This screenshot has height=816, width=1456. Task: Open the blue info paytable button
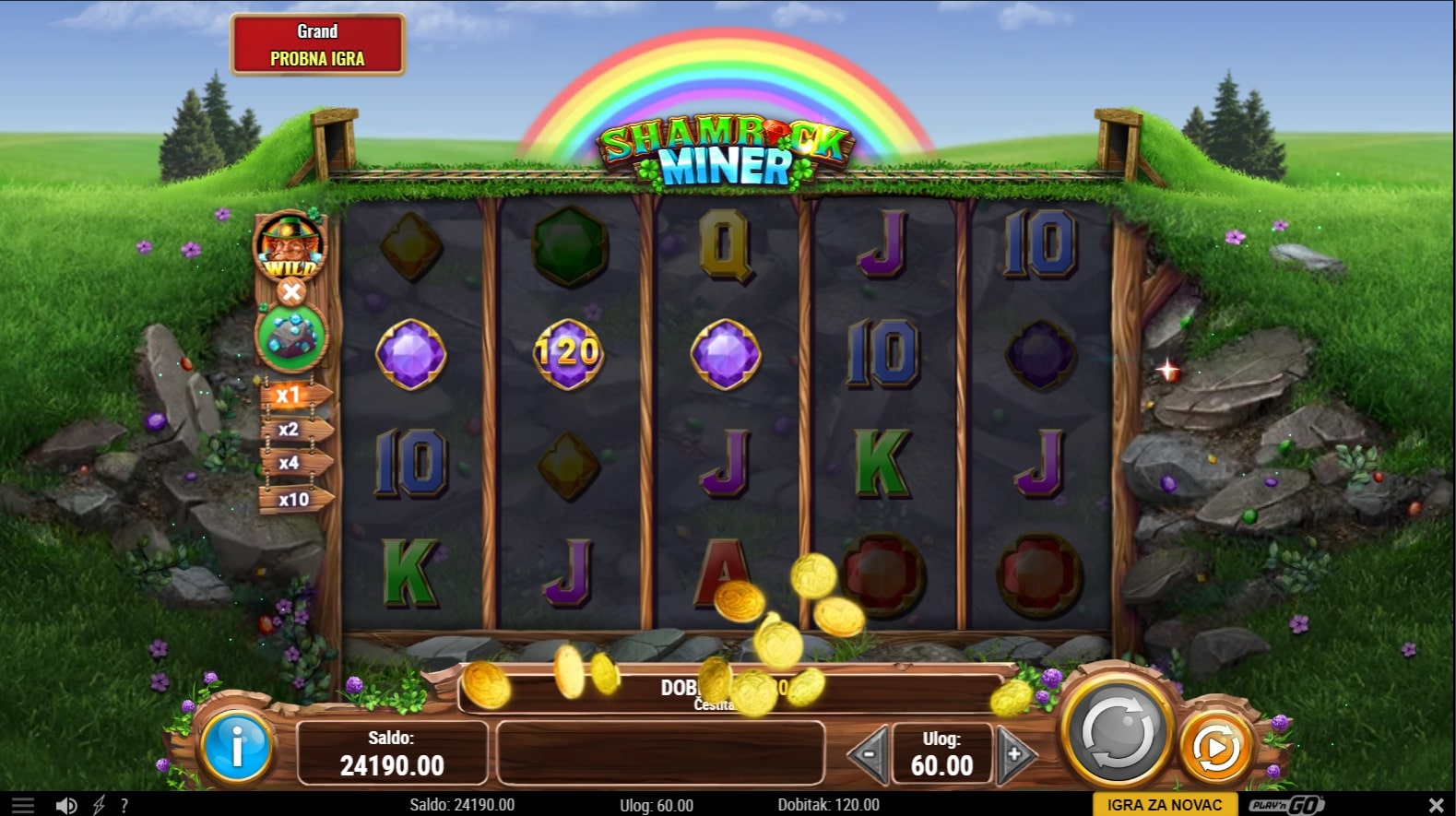(236, 747)
